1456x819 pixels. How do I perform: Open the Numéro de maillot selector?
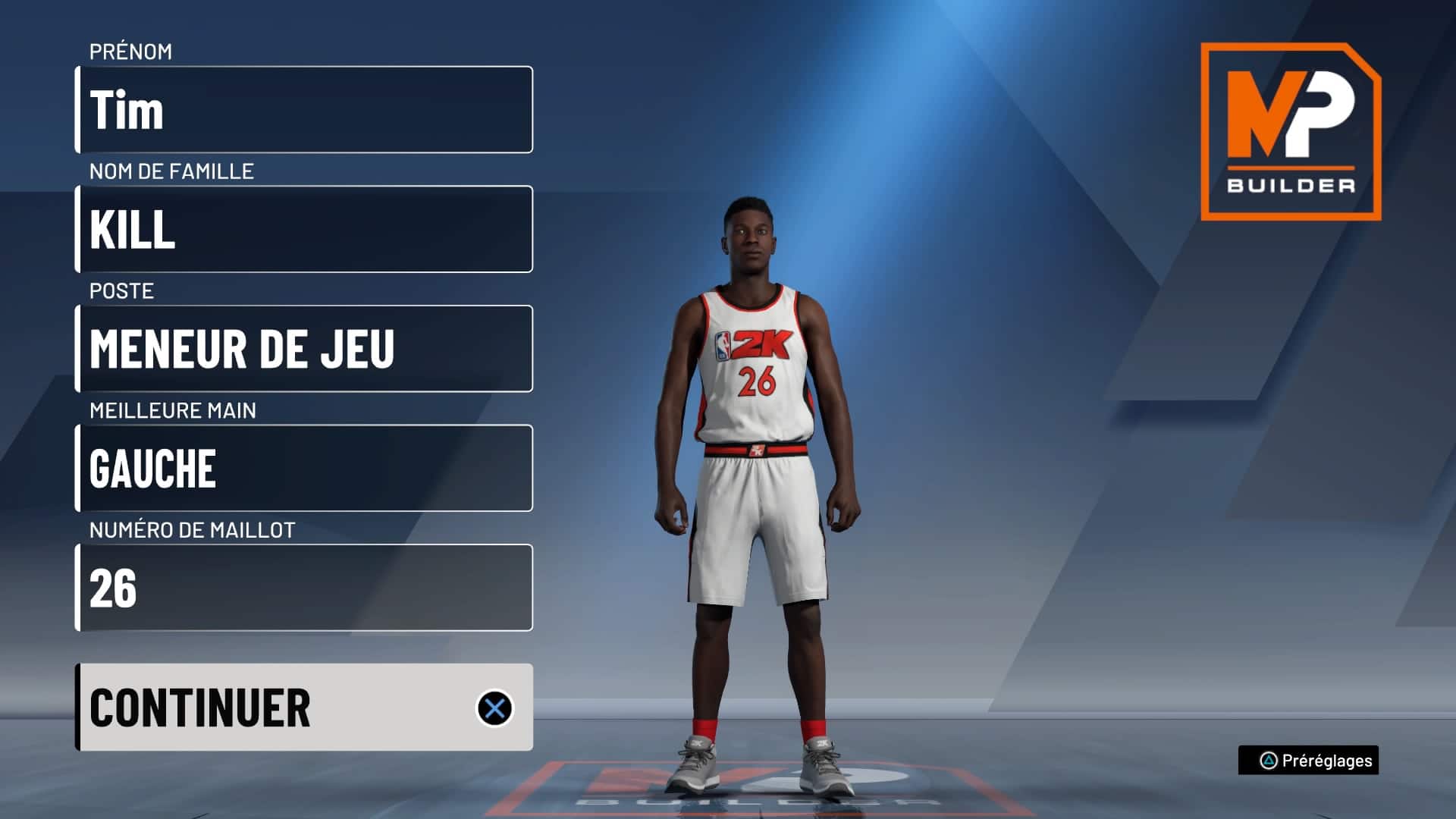(303, 588)
